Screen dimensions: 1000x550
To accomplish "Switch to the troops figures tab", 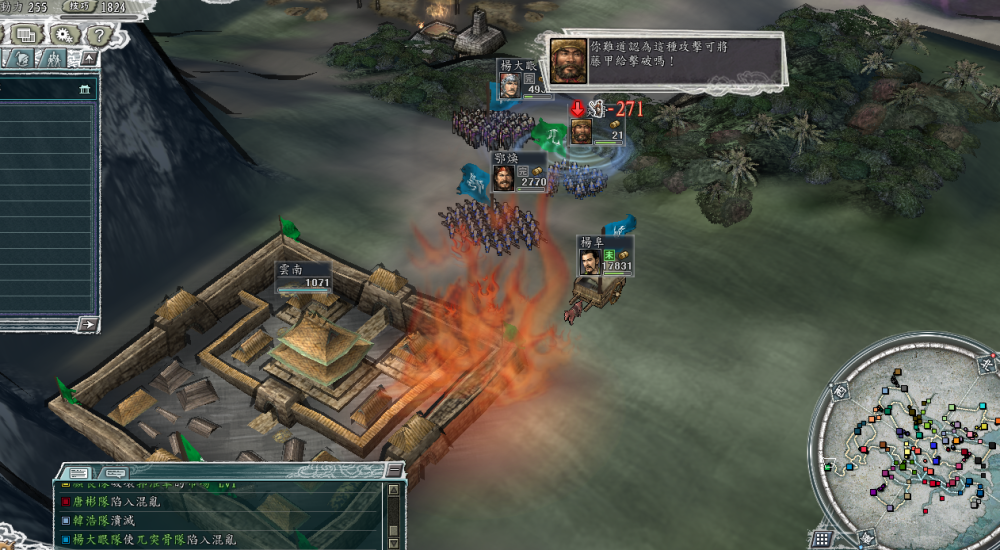I will pyautogui.click(x=53, y=60).
